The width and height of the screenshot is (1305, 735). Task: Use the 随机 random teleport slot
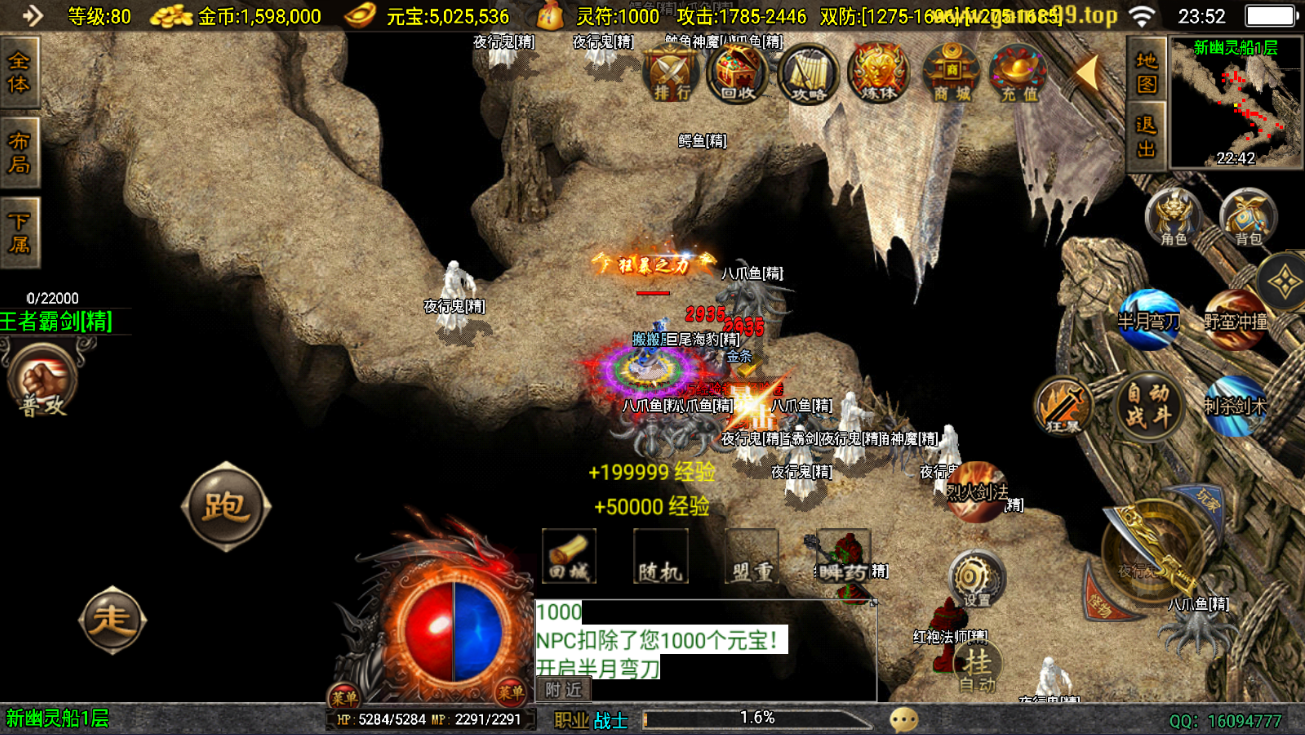pyautogui.click(x=660, y=556)
